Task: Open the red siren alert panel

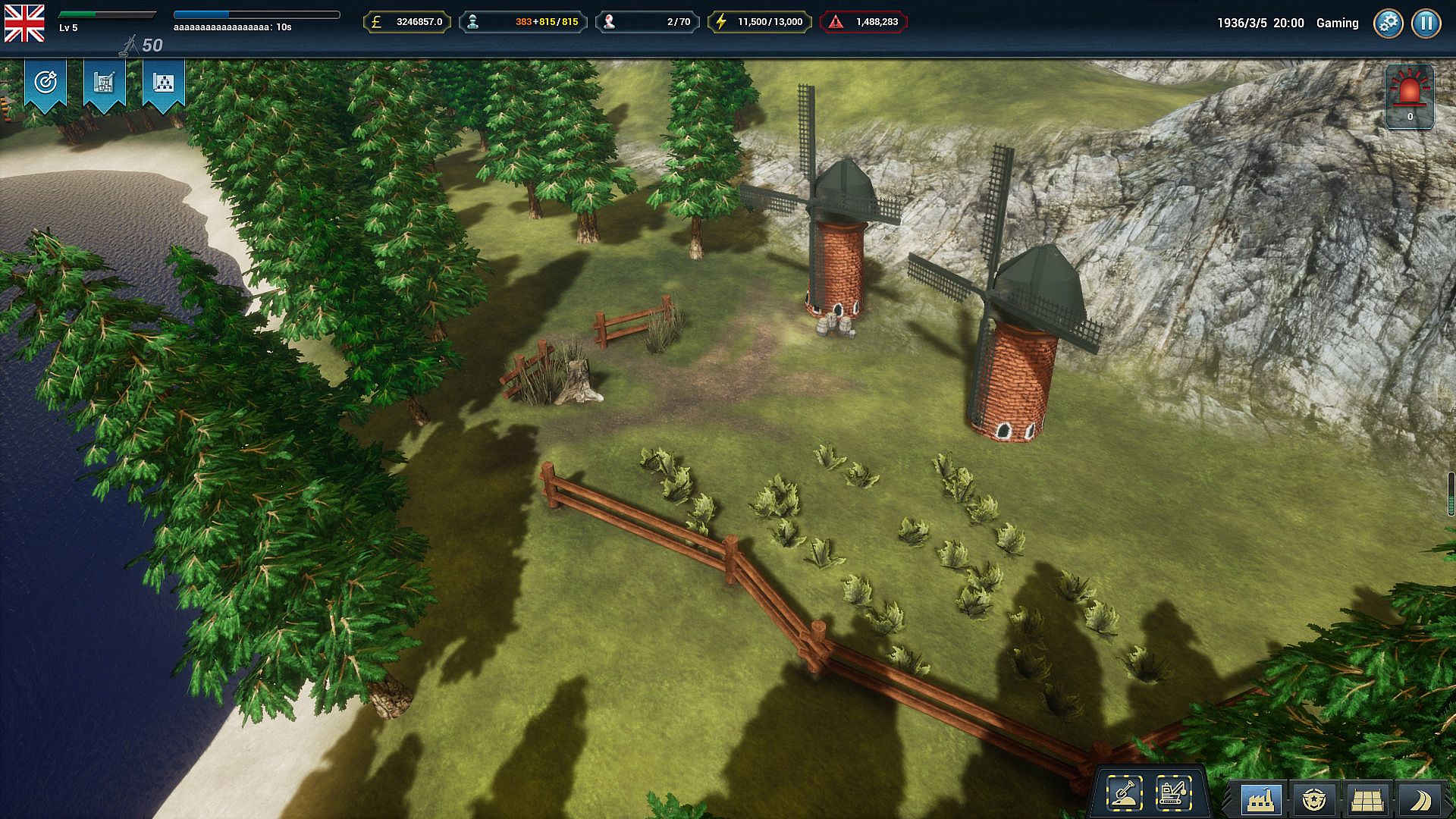Action: (1410, 96)
